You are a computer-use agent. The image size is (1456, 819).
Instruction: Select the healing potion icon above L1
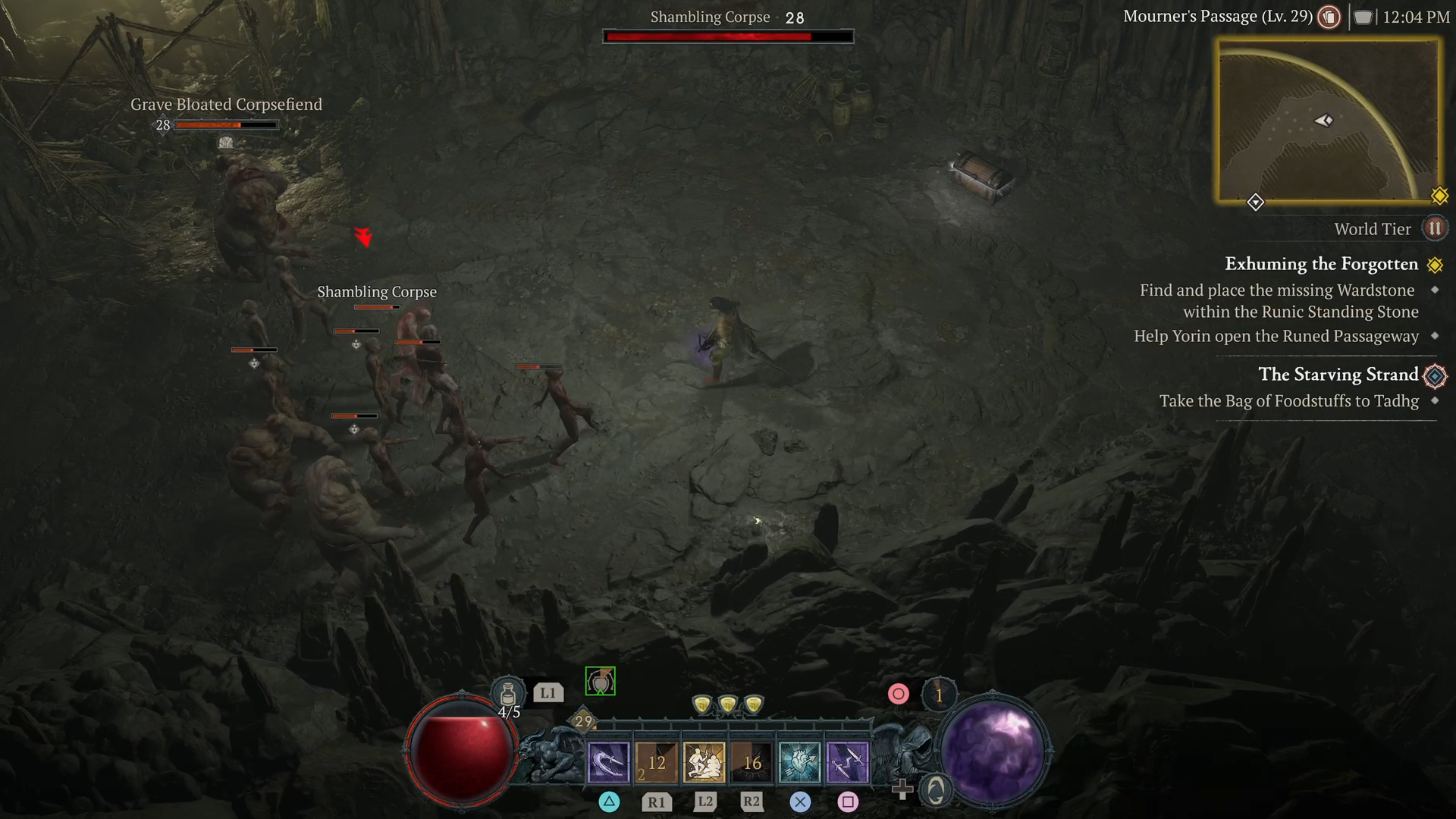point(507,692)
